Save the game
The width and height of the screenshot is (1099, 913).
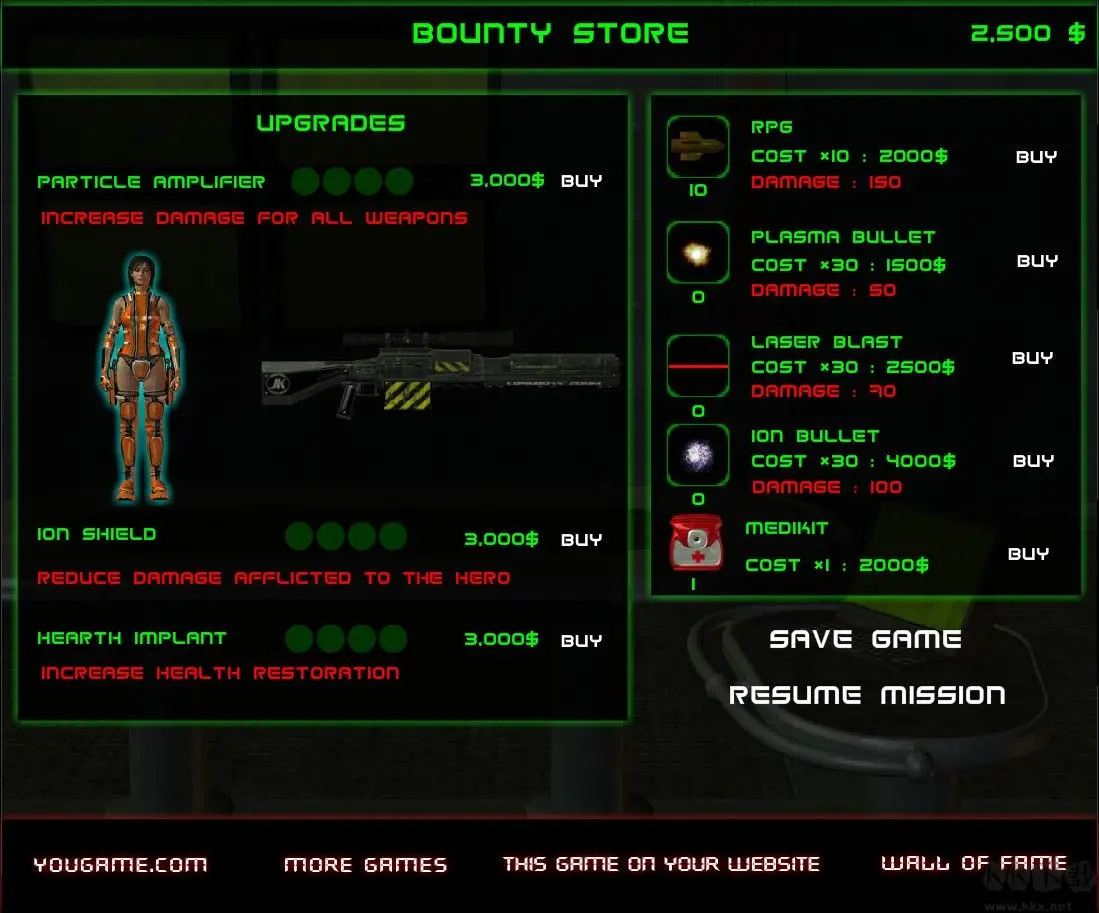[x=865, y=640]
